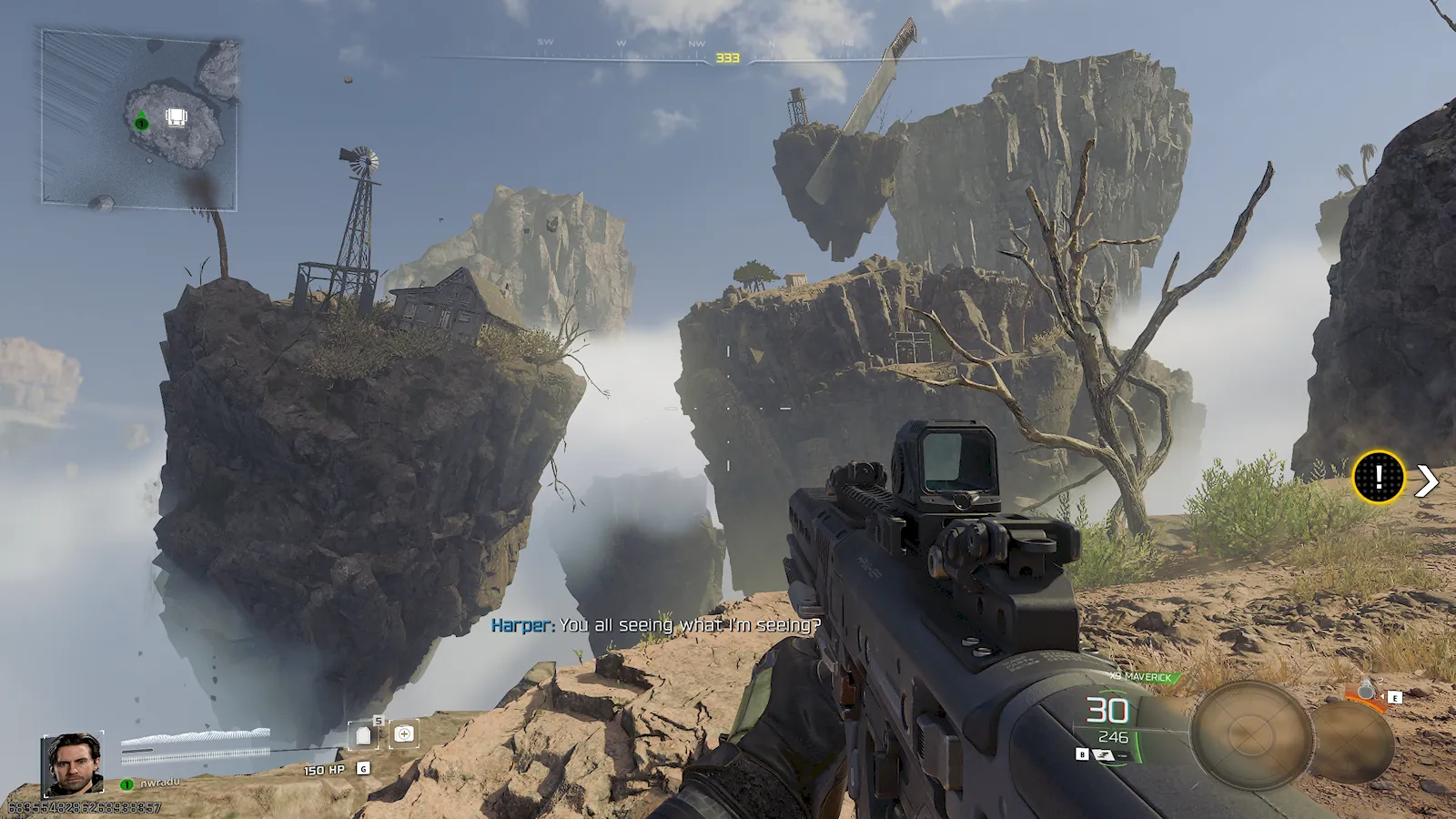Click the green player marker on the minimap
Image resolution: width=1456 pixels, height=819 pixels.
[x=141, y=122]
